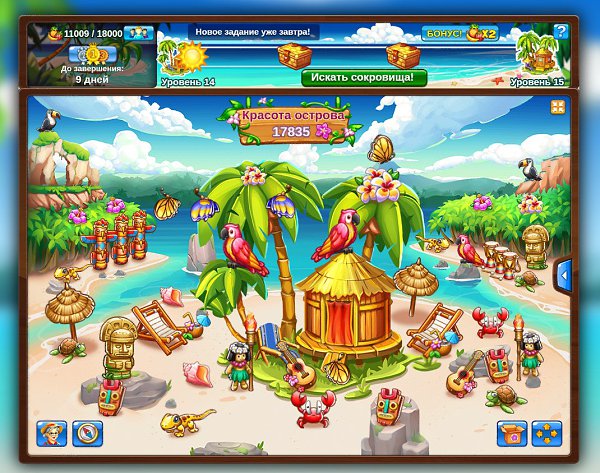Click the "БОНУС! x2" banner
600x473 pixels.
coord(458,33)
